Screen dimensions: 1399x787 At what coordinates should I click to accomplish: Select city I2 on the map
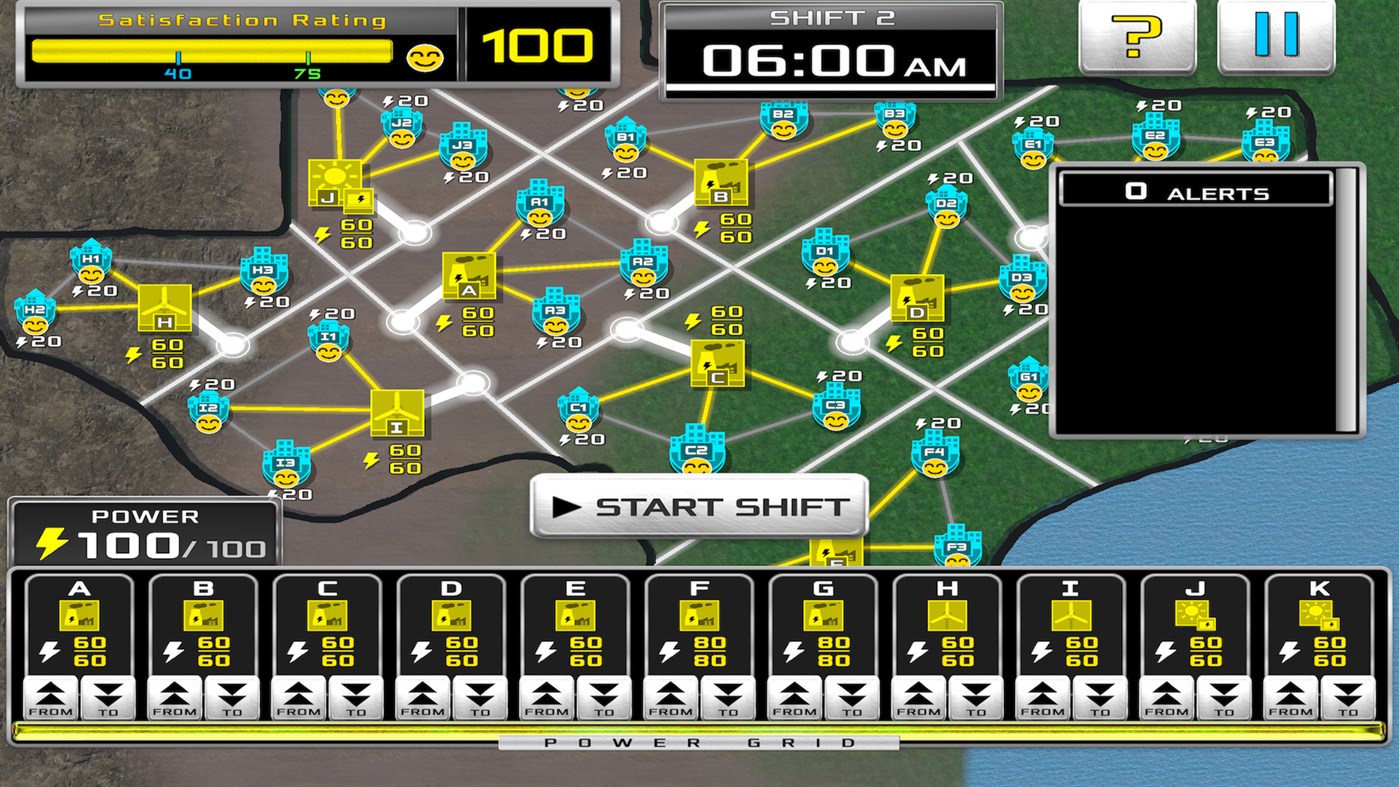click(x=210, y=410)
